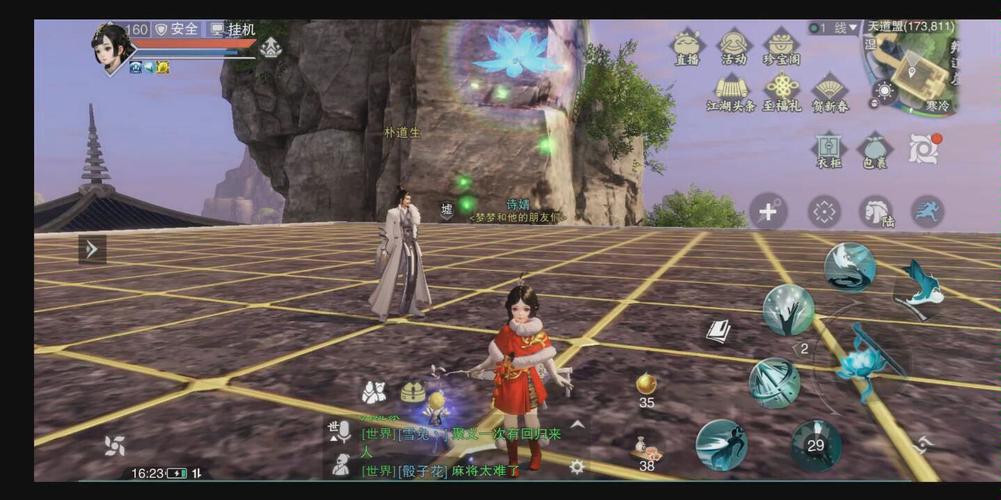The image size is (1001, 500).
Task: Click the horse mount 陆 button
Action: 877,212
